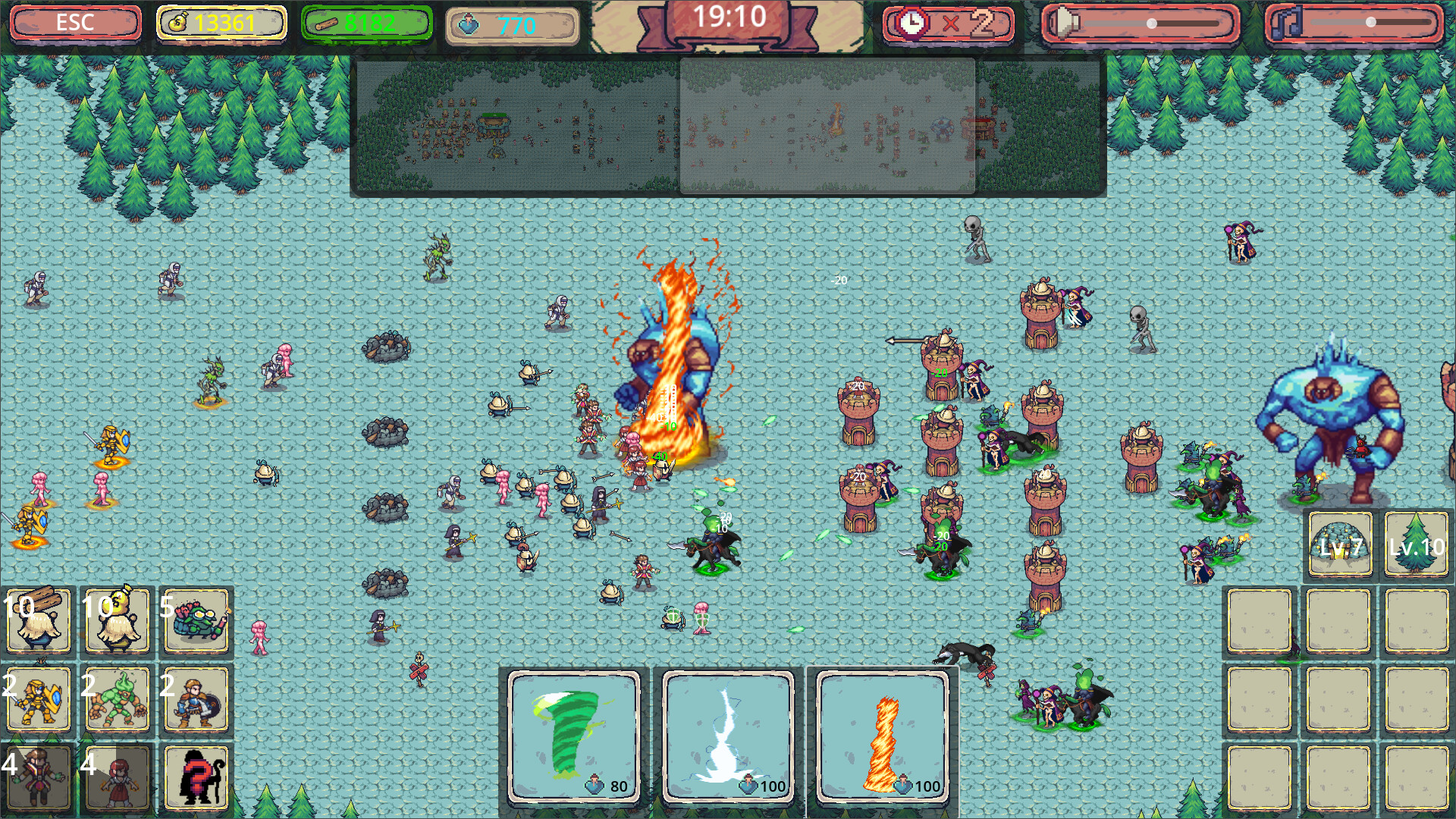1456x819 pixels.
Task: Select the log-carrying peasant unit
Action: [39, 620]
